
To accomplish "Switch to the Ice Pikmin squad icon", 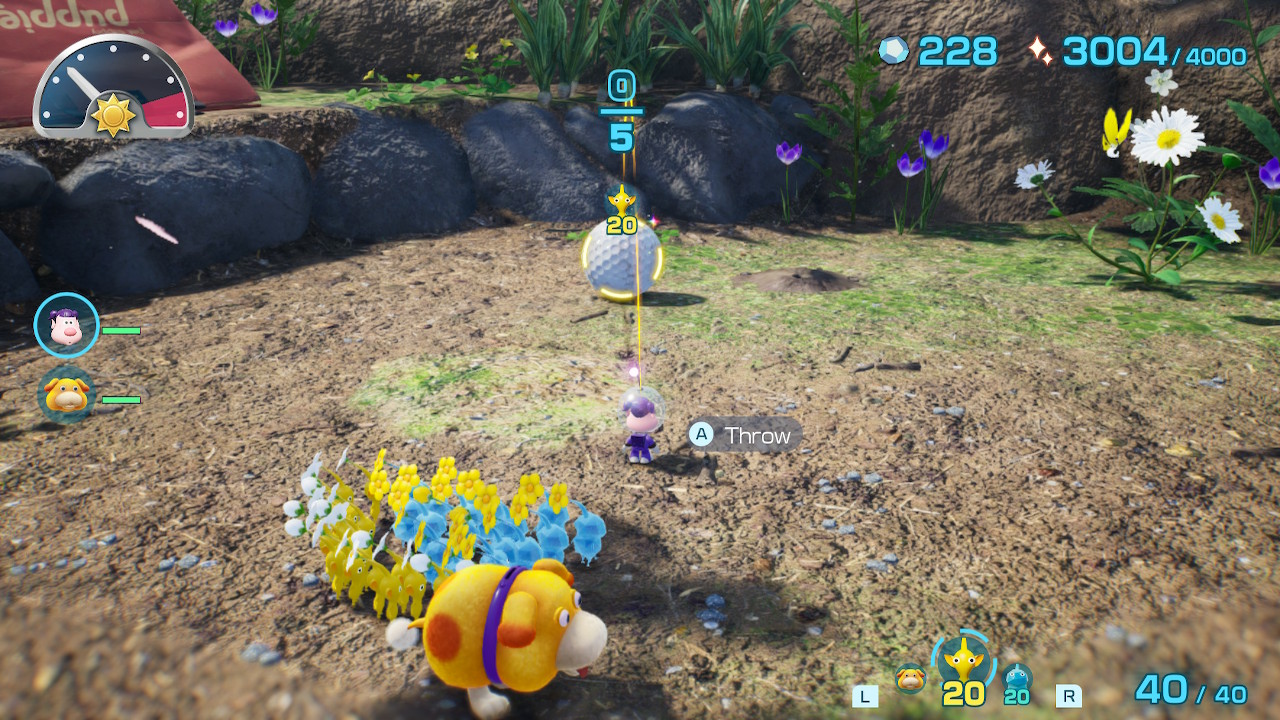I will (1016, 680).
